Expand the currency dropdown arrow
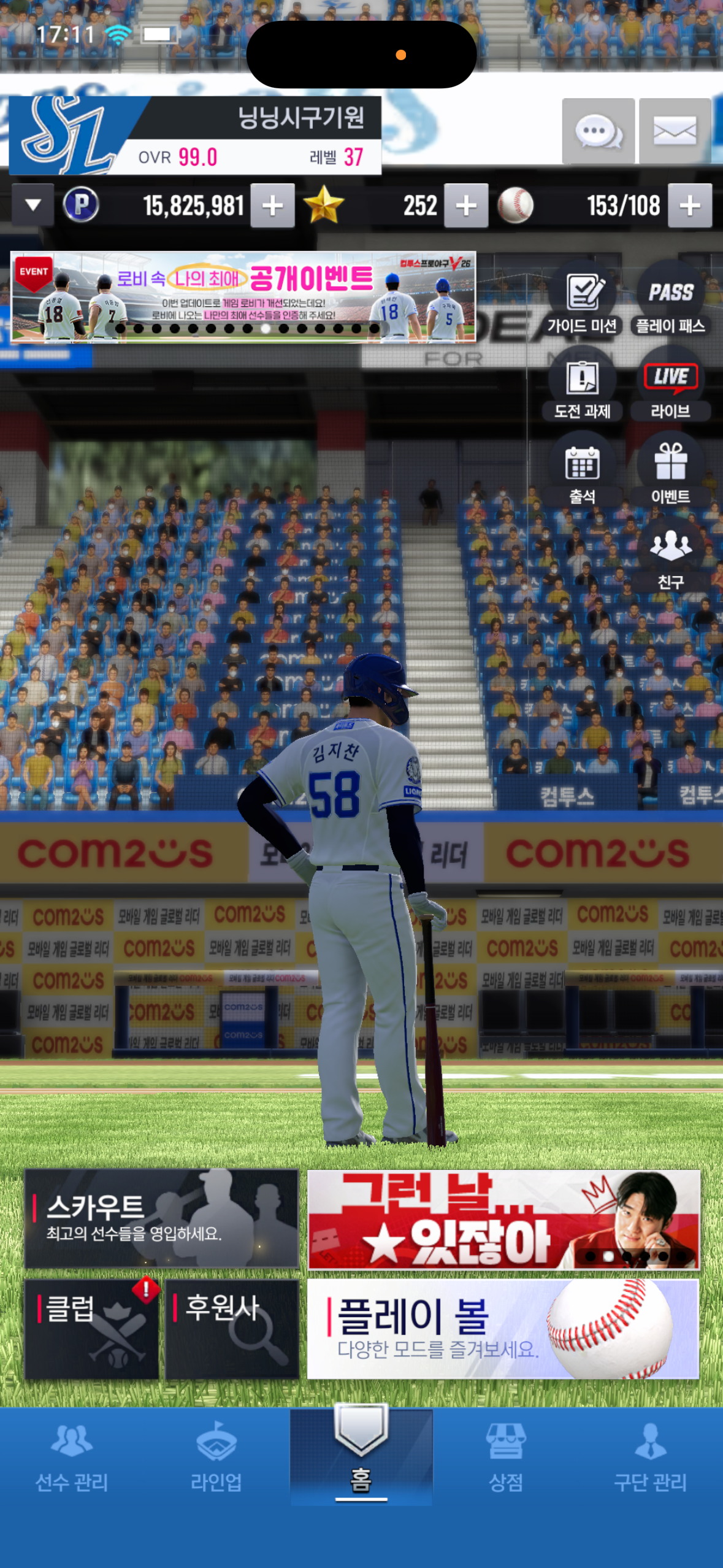 [x=33, y=205]
